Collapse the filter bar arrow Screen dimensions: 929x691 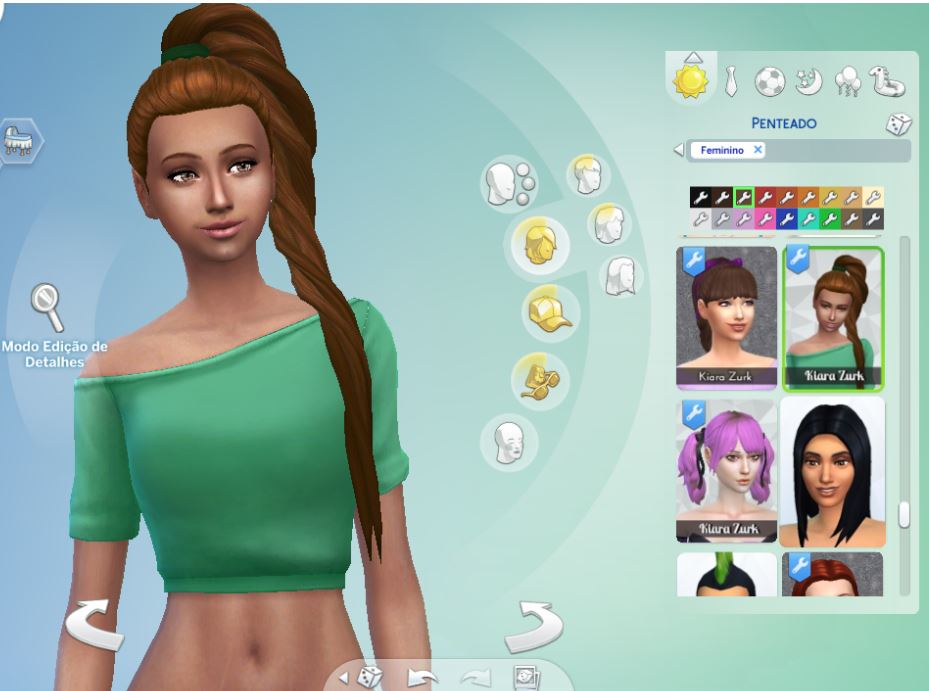[x=679, y=150]
